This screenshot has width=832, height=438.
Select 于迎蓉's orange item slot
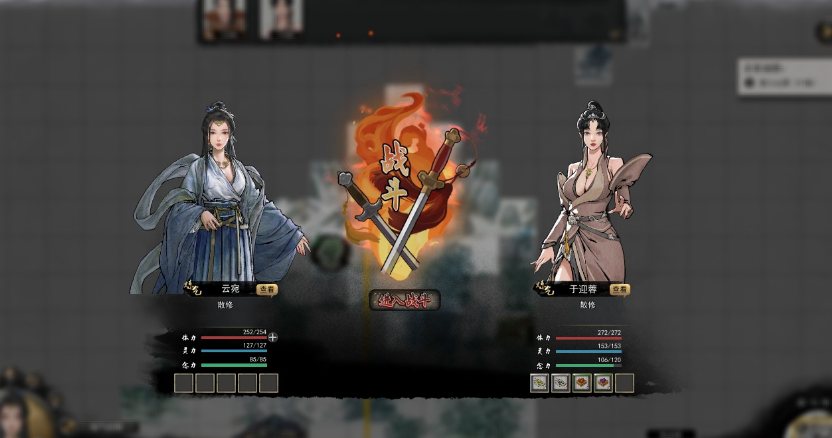(x=582, y=382)
